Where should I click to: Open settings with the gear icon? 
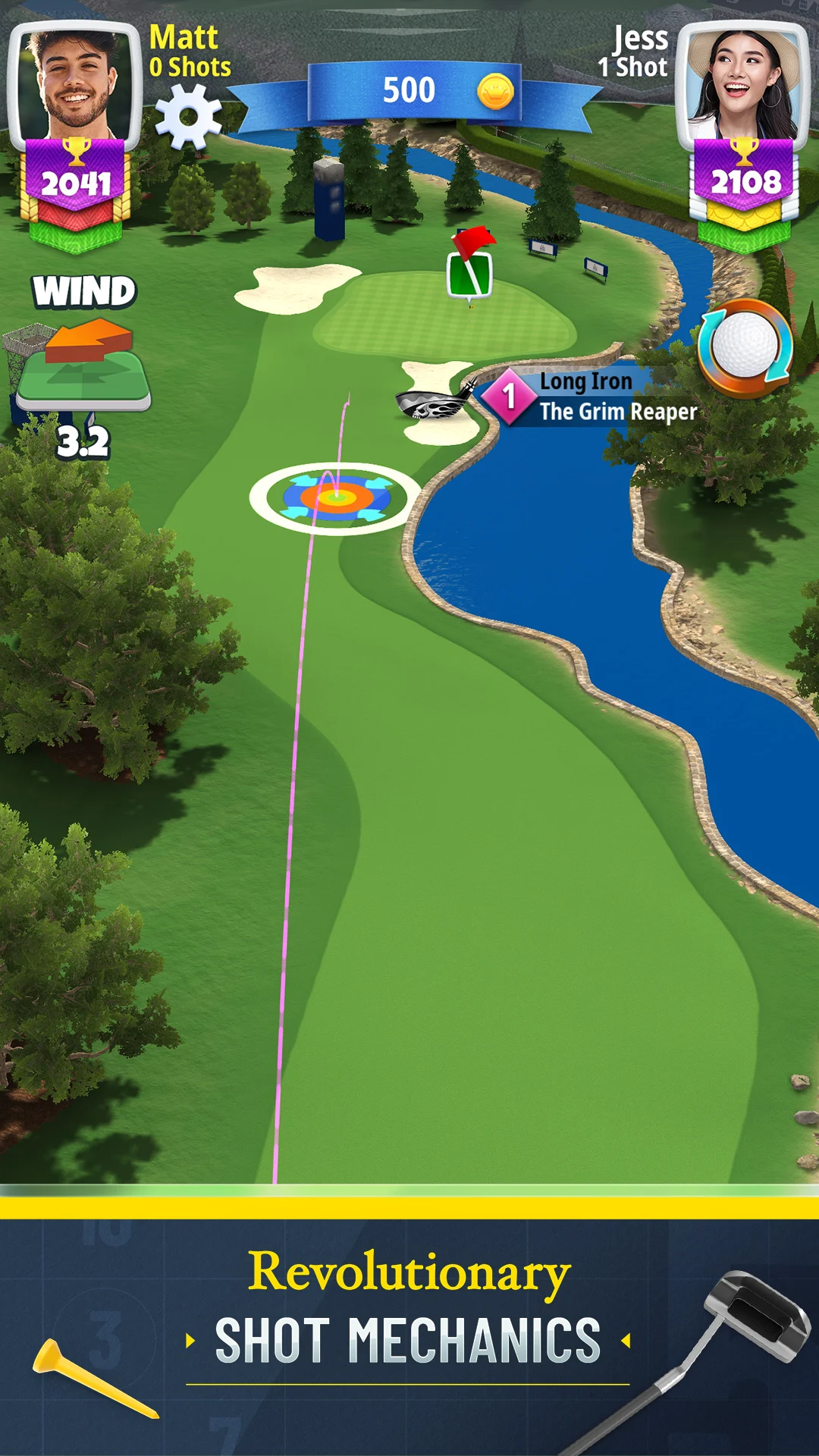(188, 116)
